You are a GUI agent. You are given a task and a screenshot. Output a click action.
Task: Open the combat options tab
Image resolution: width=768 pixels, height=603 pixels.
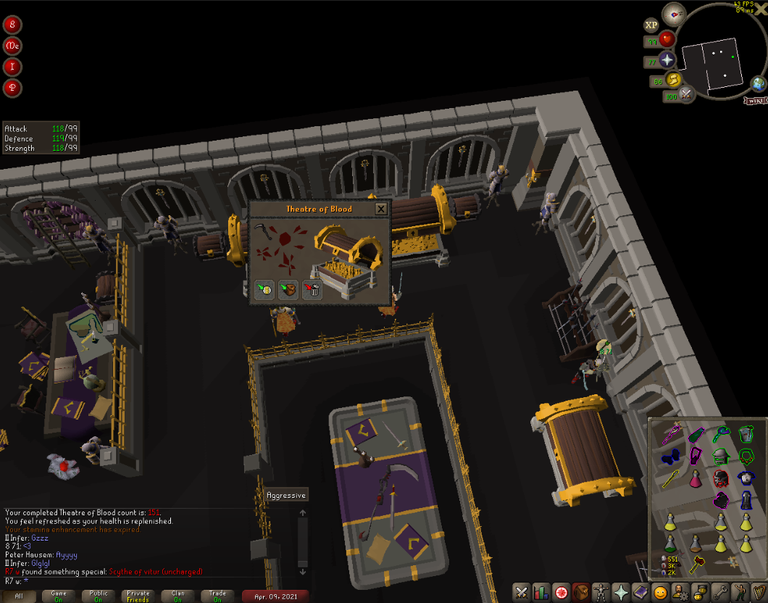pyautogui.click(x=521, y=592)
